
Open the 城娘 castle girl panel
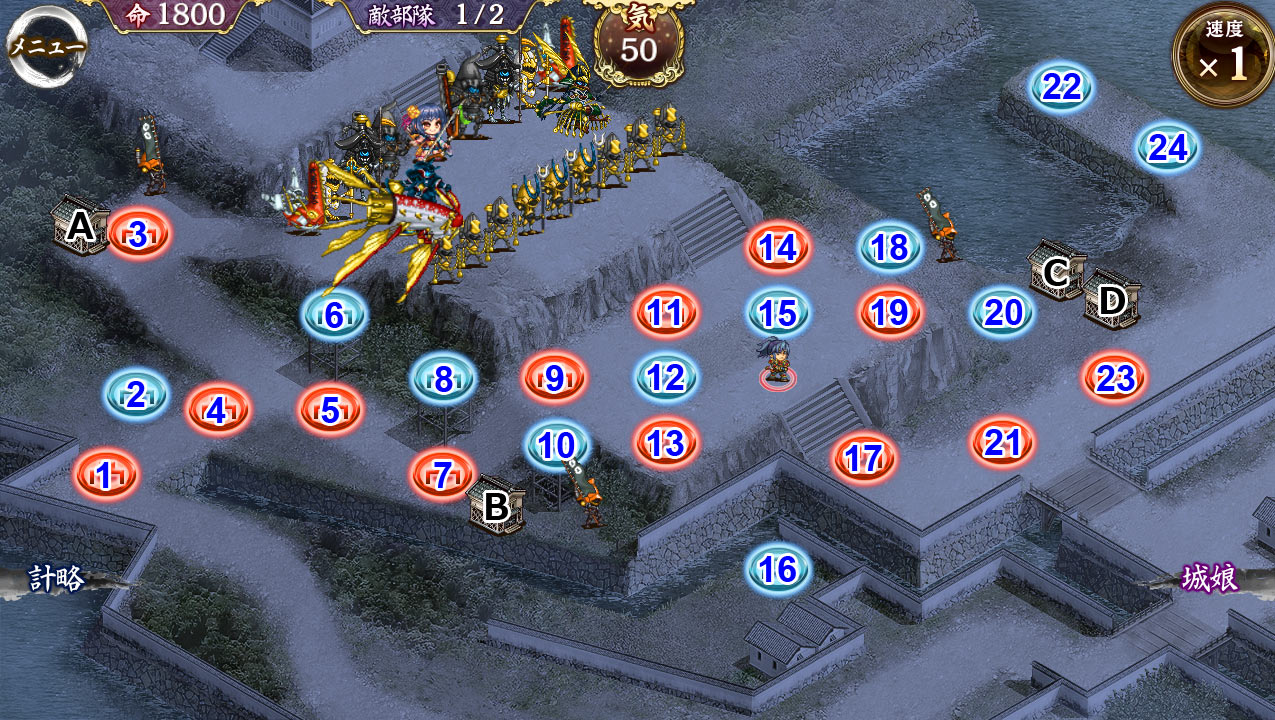coord(1209,578)
